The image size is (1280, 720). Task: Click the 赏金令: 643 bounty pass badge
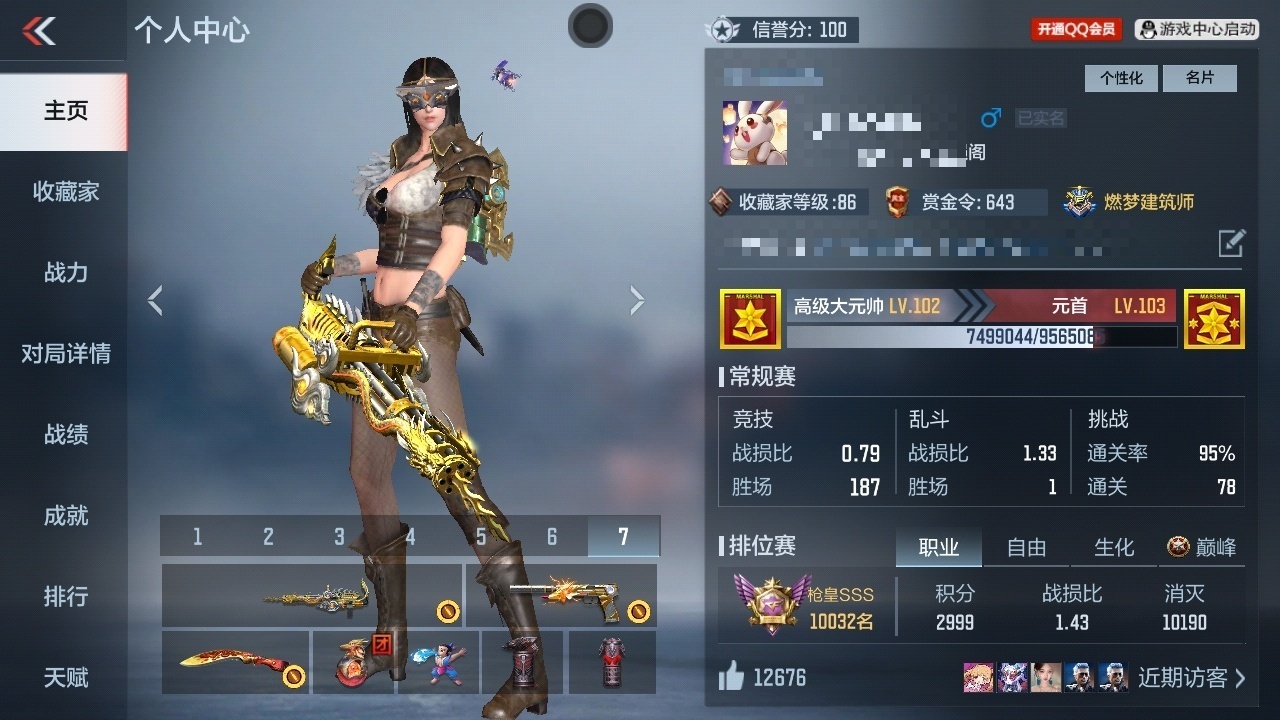click(x=967, y=202)
